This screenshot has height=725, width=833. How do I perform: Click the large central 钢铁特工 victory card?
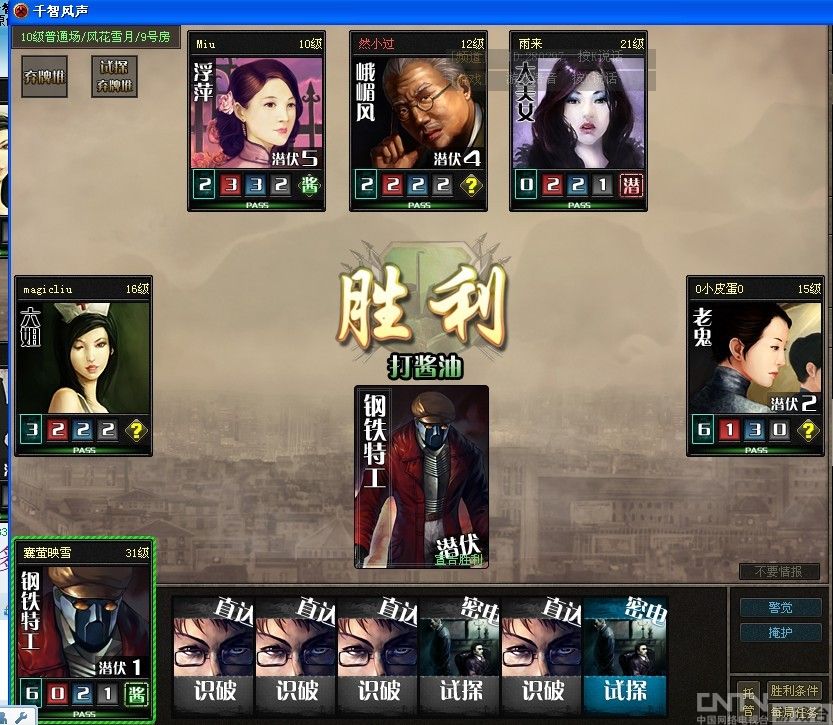tap(422, 477)
